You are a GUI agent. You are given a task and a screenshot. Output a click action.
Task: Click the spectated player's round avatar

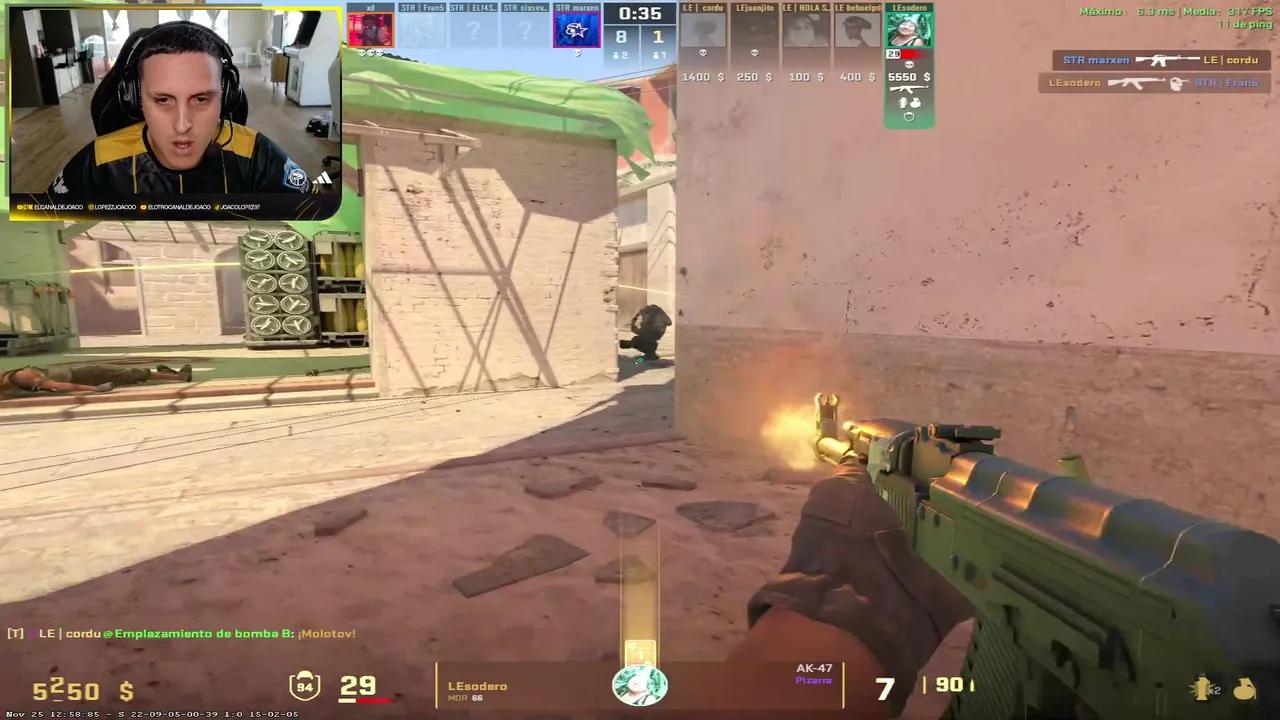click(x=640, y=686)
